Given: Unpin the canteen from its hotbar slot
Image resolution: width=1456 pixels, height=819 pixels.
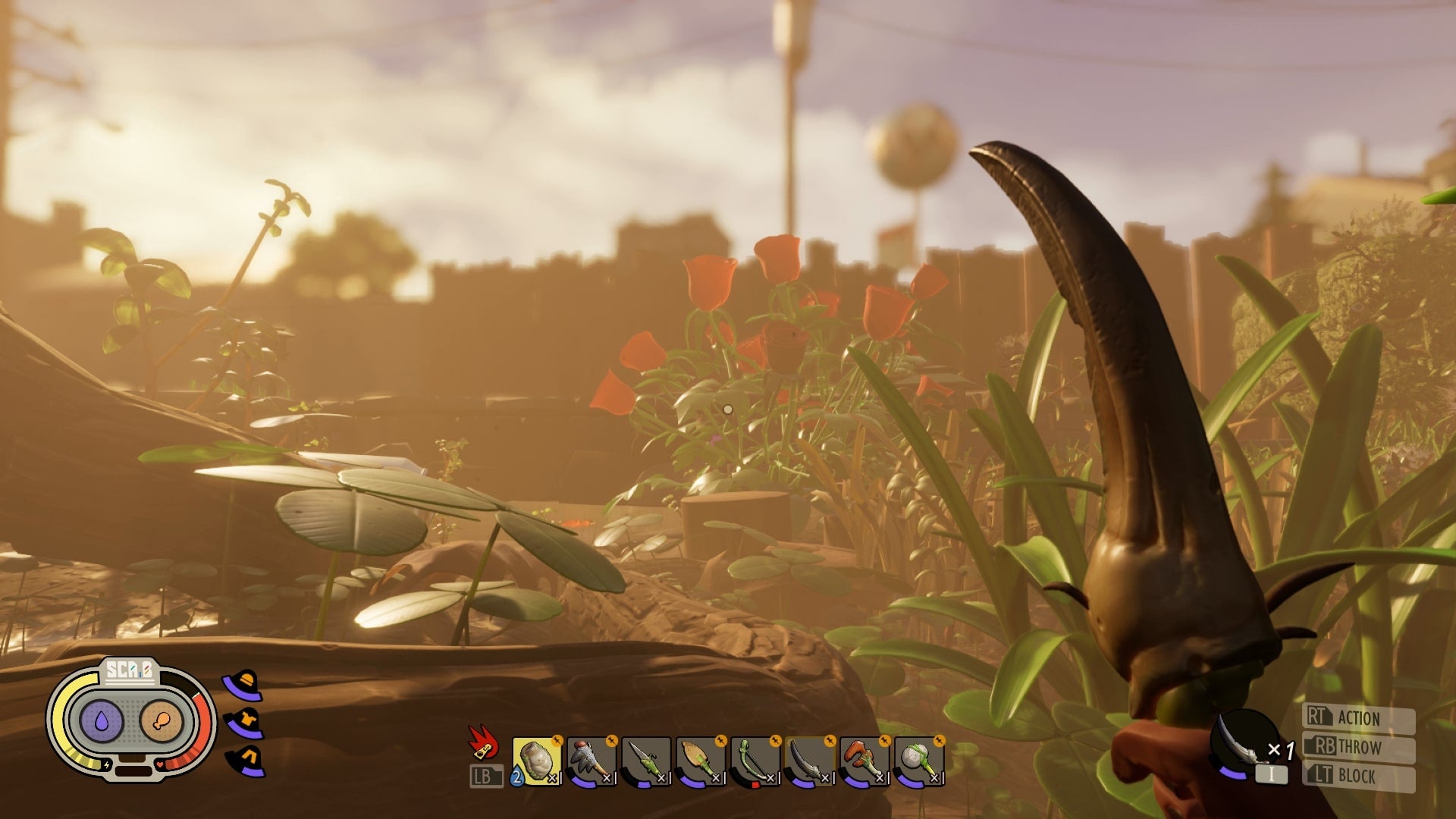Looking at the screenshot, I should click(x=559, y=741).
